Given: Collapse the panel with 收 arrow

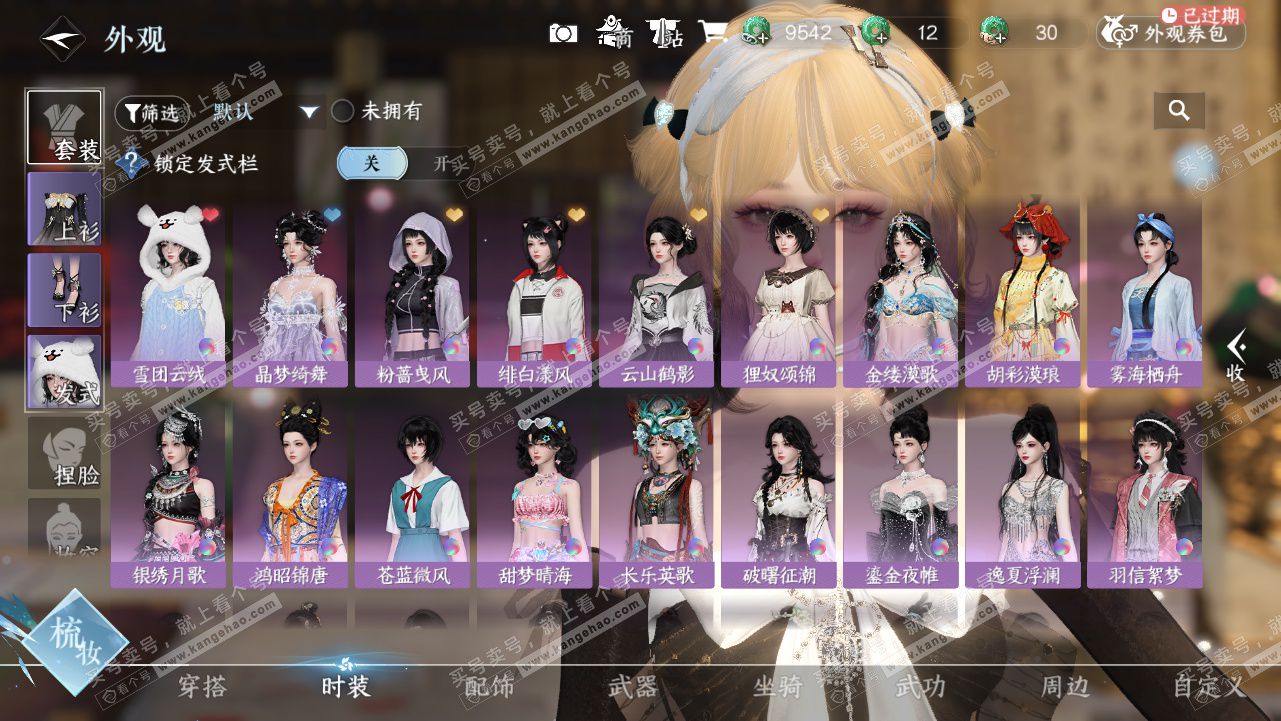Looking at the screenshot, I should pyautogui.click(x=1236, y=355).
